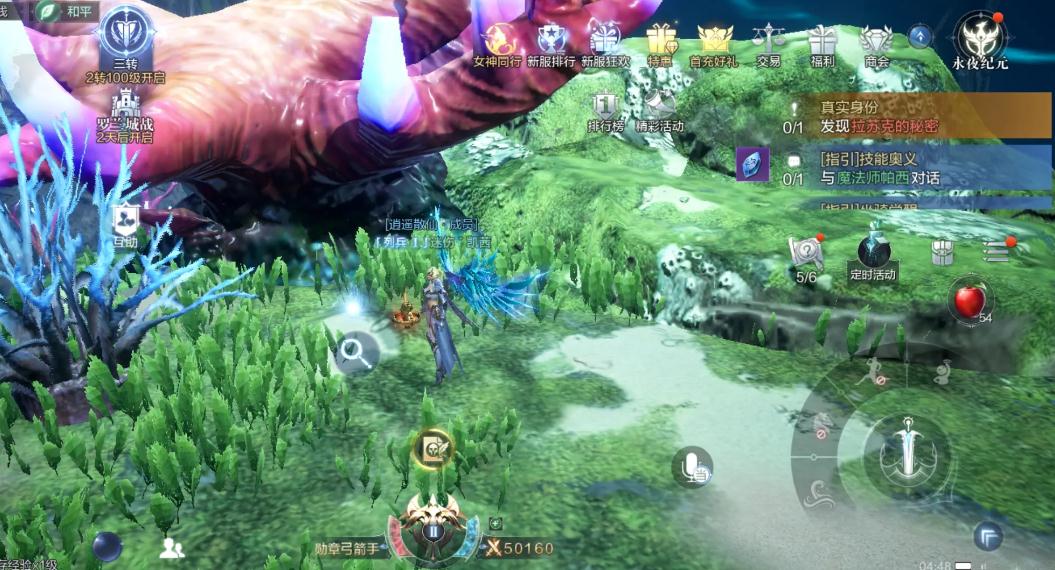Screen dimensions: 1055x570
Task: Open the 排行榜 leaderboard
Action: [x=606, y=108]
